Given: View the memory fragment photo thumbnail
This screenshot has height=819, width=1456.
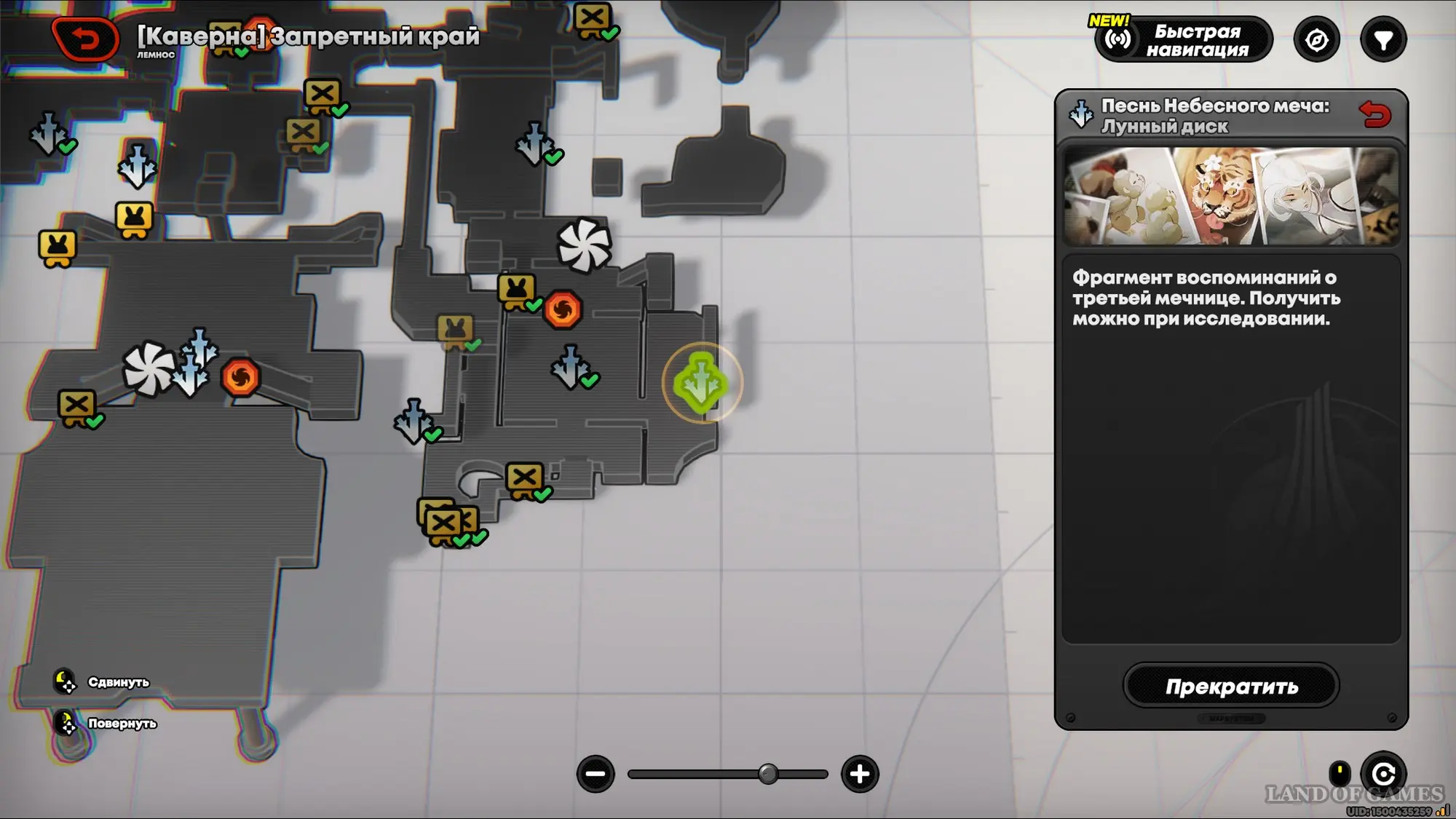Looking at the screenshot, I should tap(1231, 197).
